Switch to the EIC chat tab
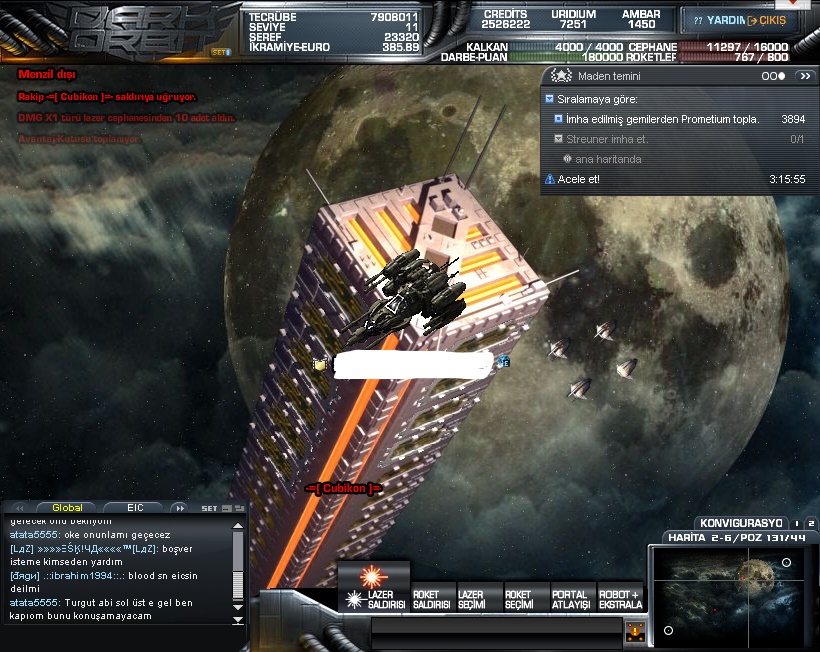Viewport: 820px width, 652px height. click(138, 508)
